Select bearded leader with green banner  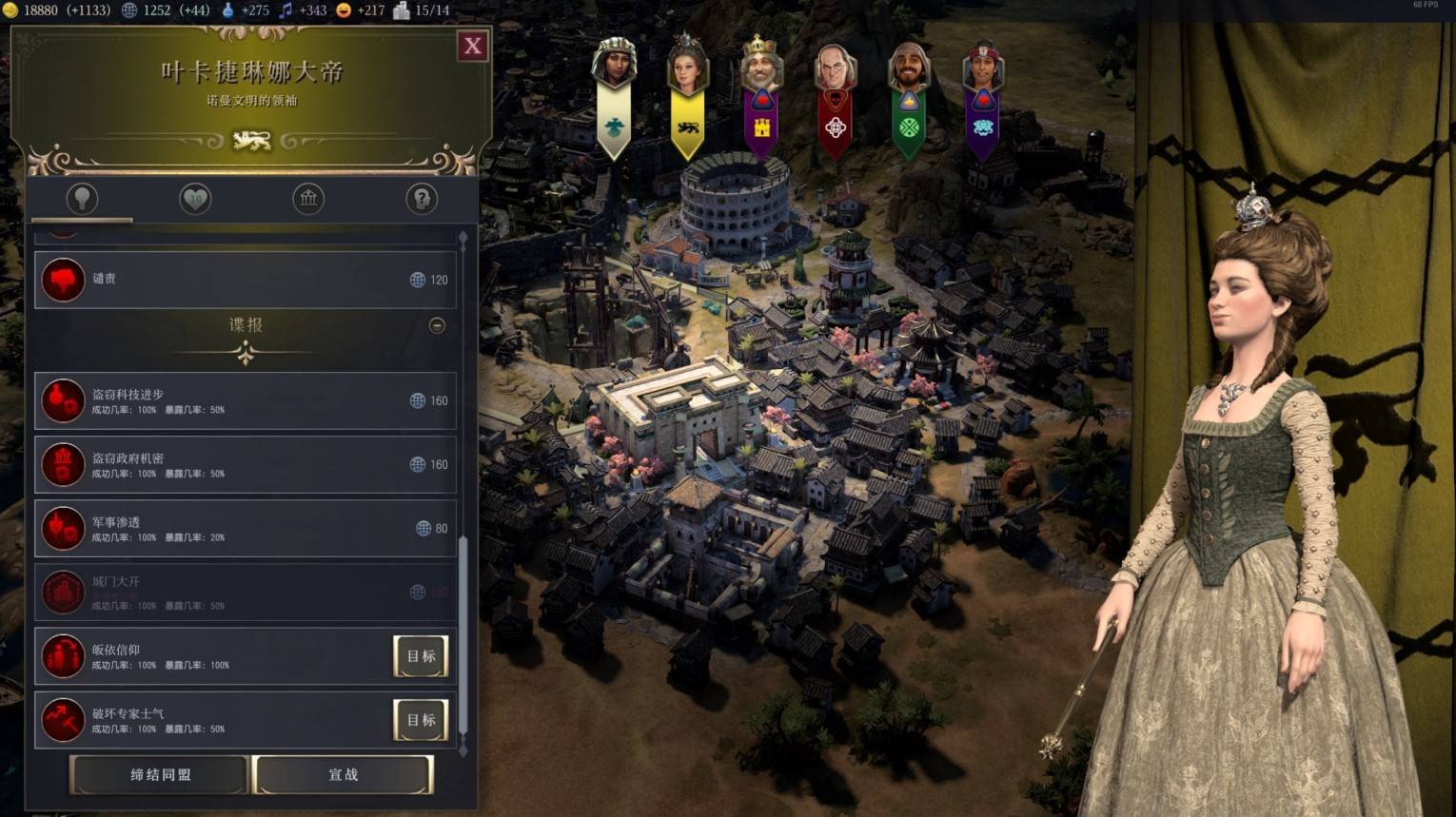pyautogui.click(x=909, y=95)
